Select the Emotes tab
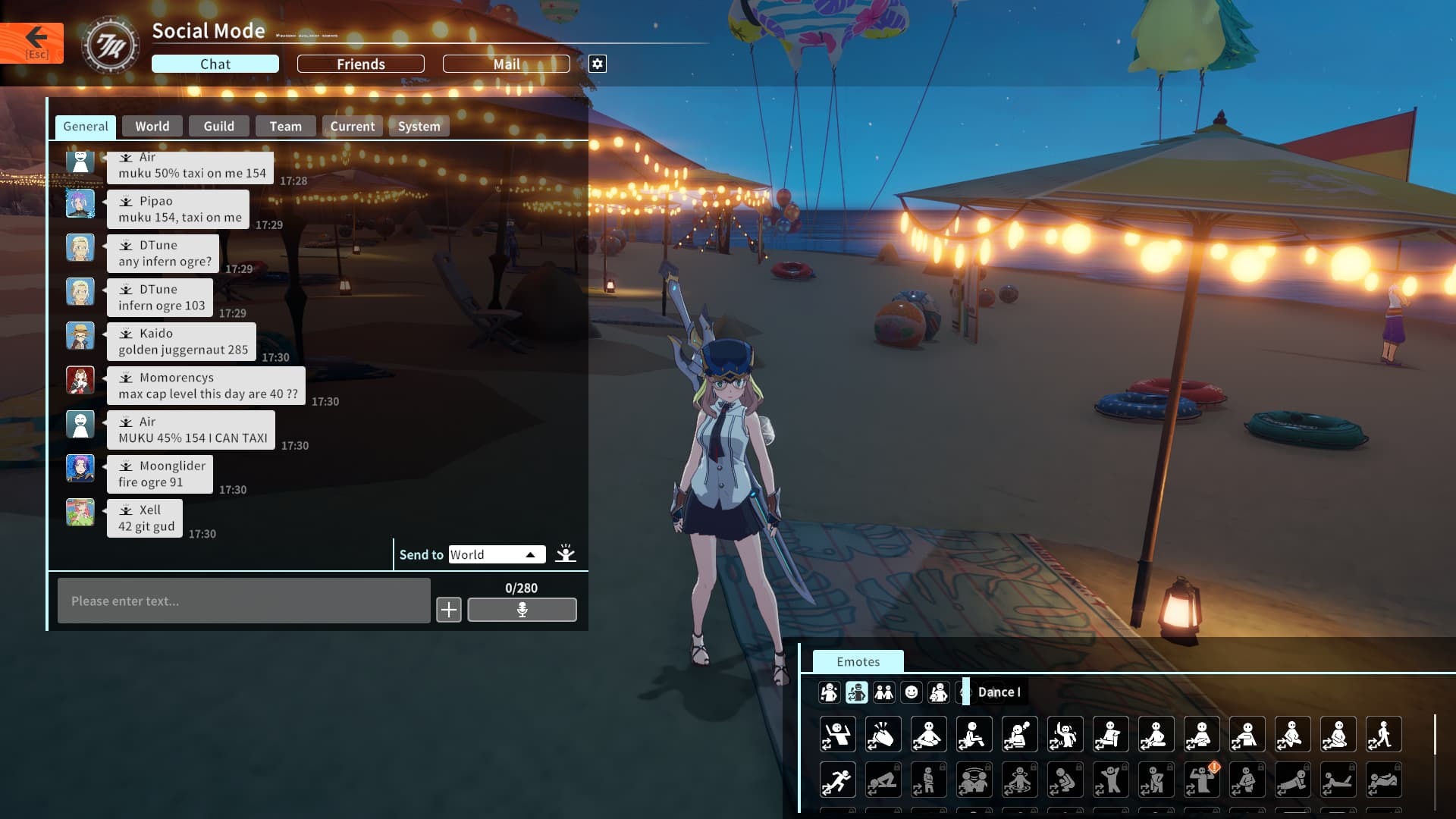1456x819 pixels. tap(858, 662)
